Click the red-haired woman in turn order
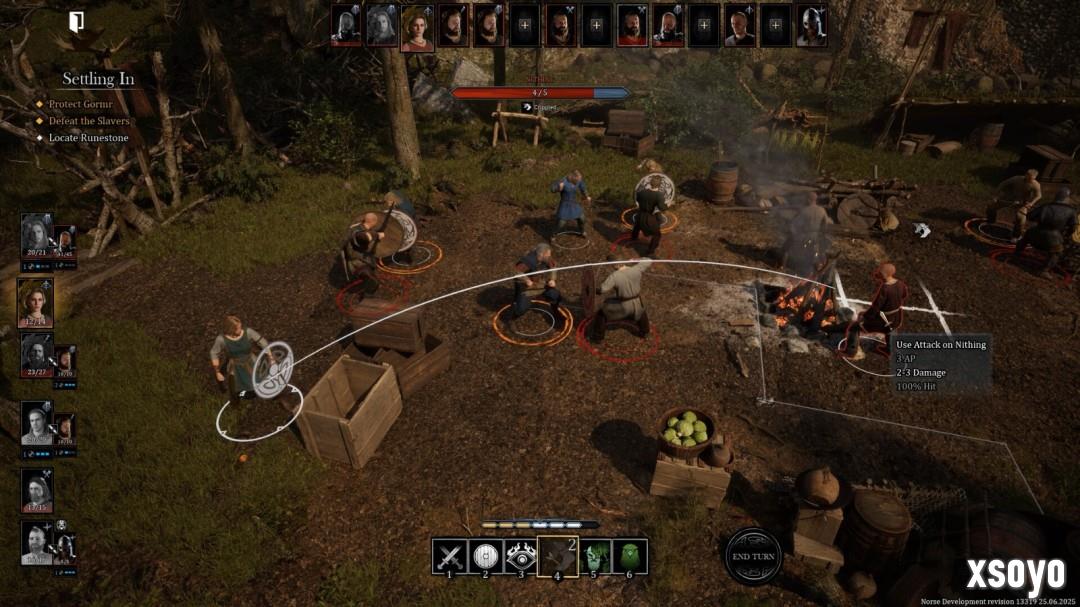This screenshot has width=1080, height=607. (417, 27)
